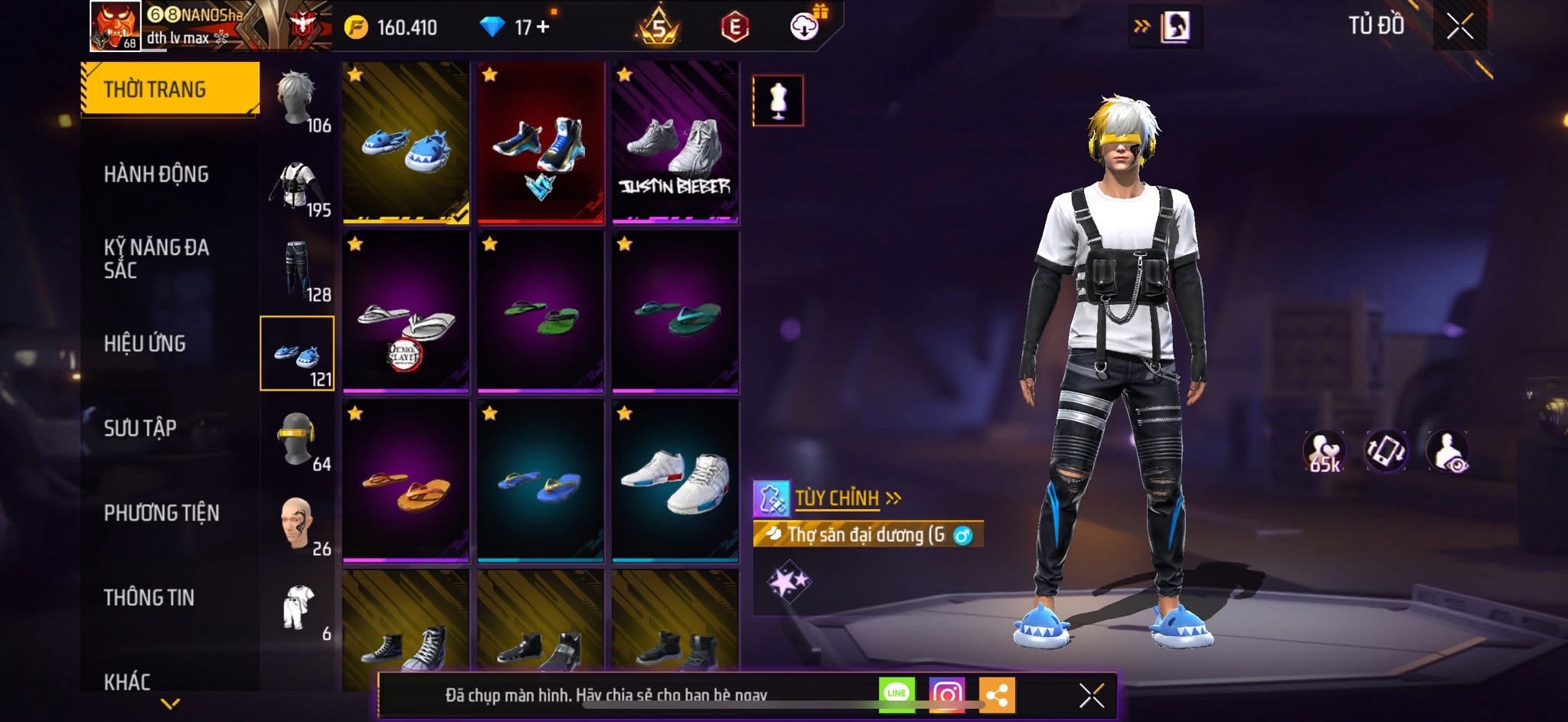The height and width of the screenshot is (722, 1568).
Task: Choose the pants category with 128 items
Action: point(297,270)
